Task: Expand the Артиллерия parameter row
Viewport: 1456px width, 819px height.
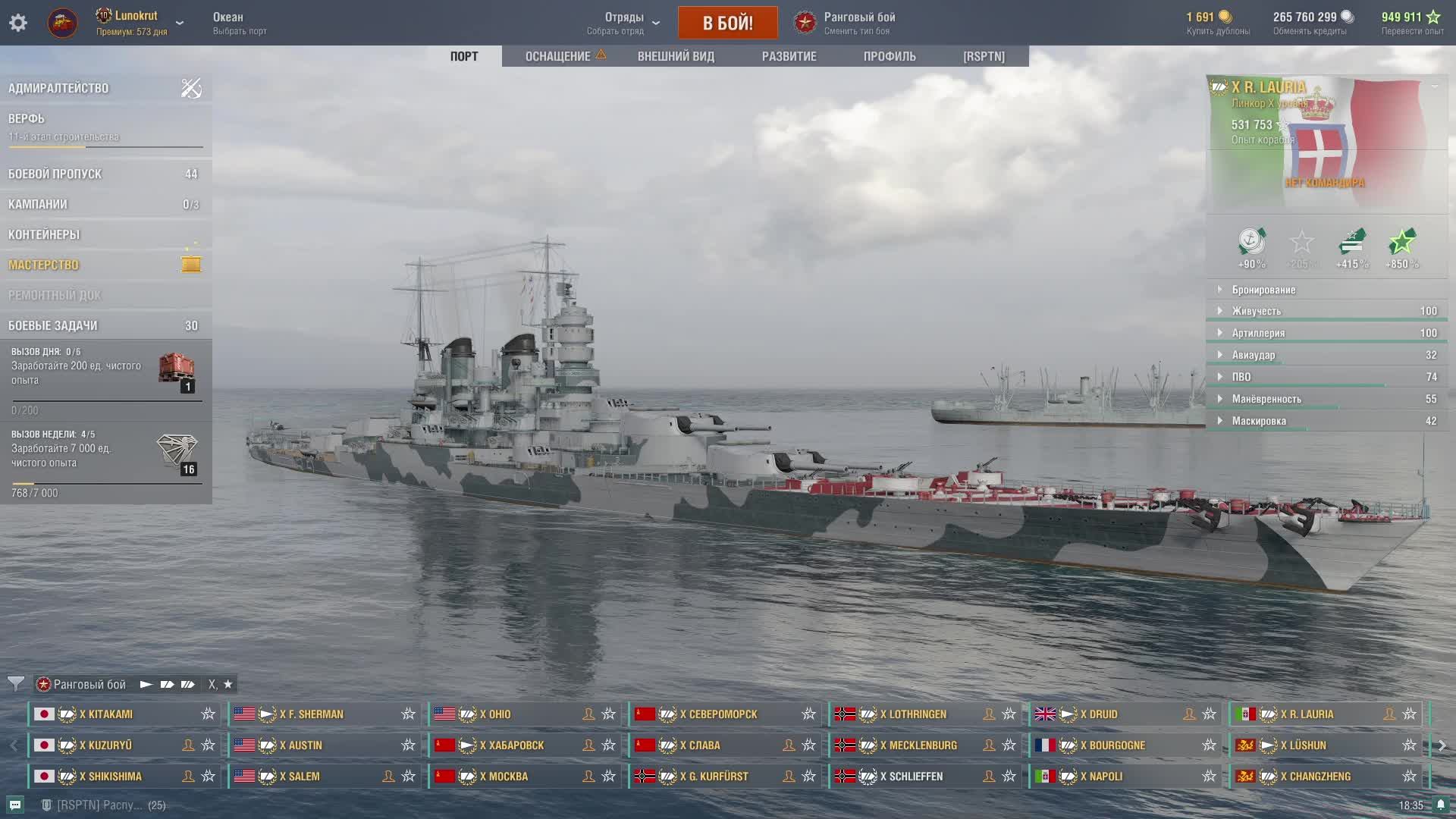Action: 1258,333
